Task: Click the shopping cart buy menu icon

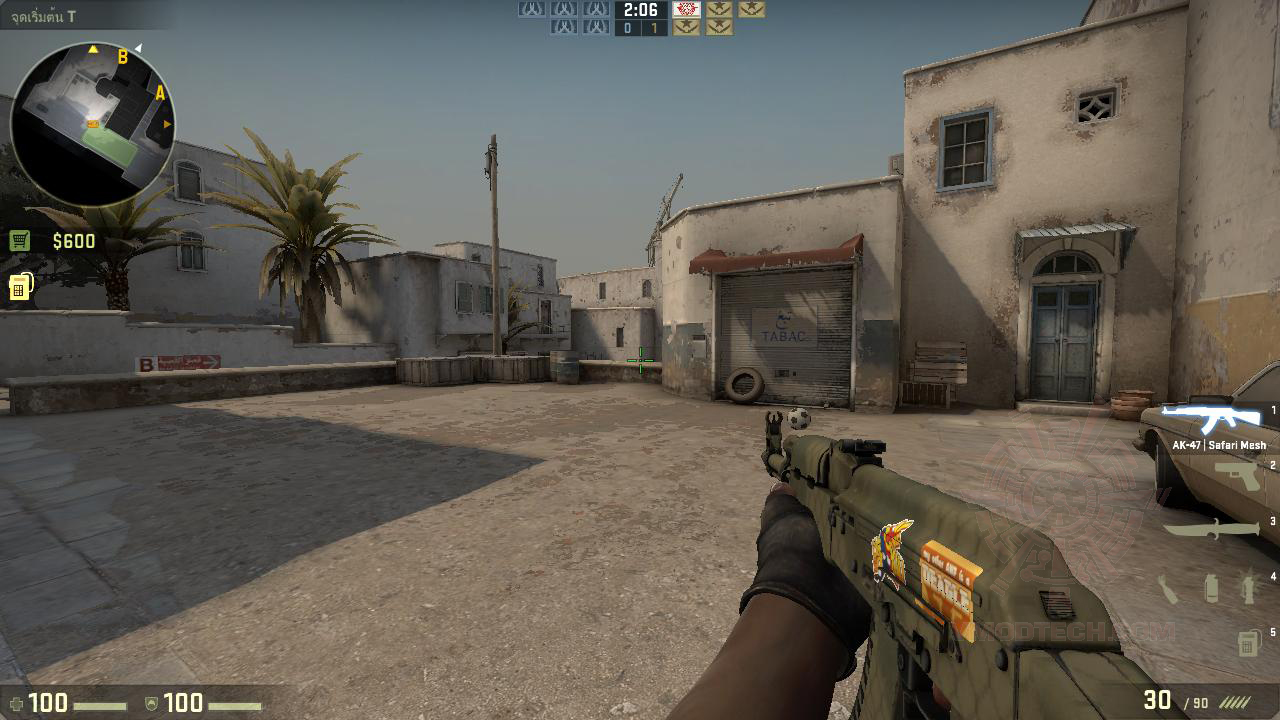Action: 20,240
